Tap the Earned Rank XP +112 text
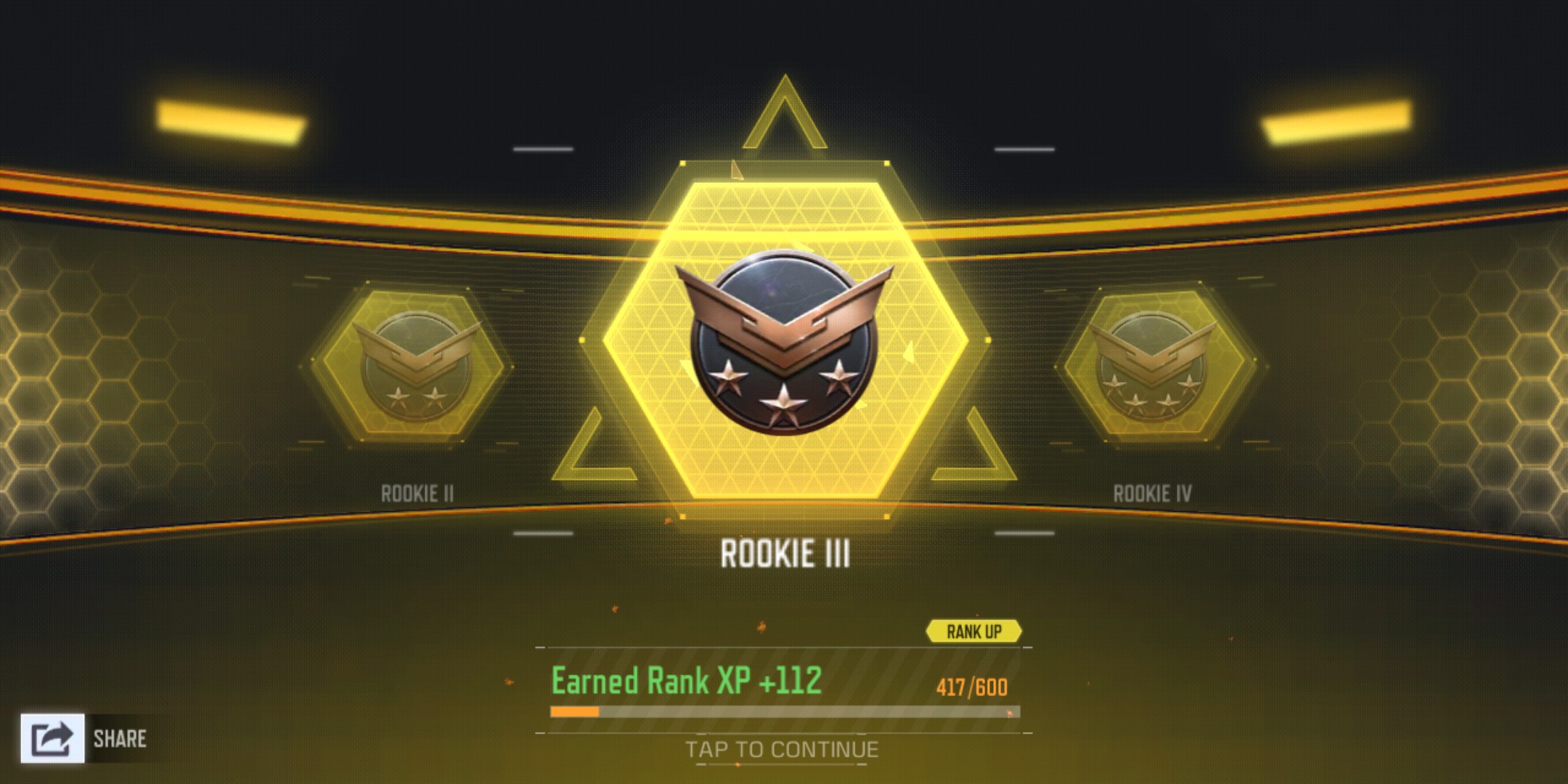 tap(685, 681)
